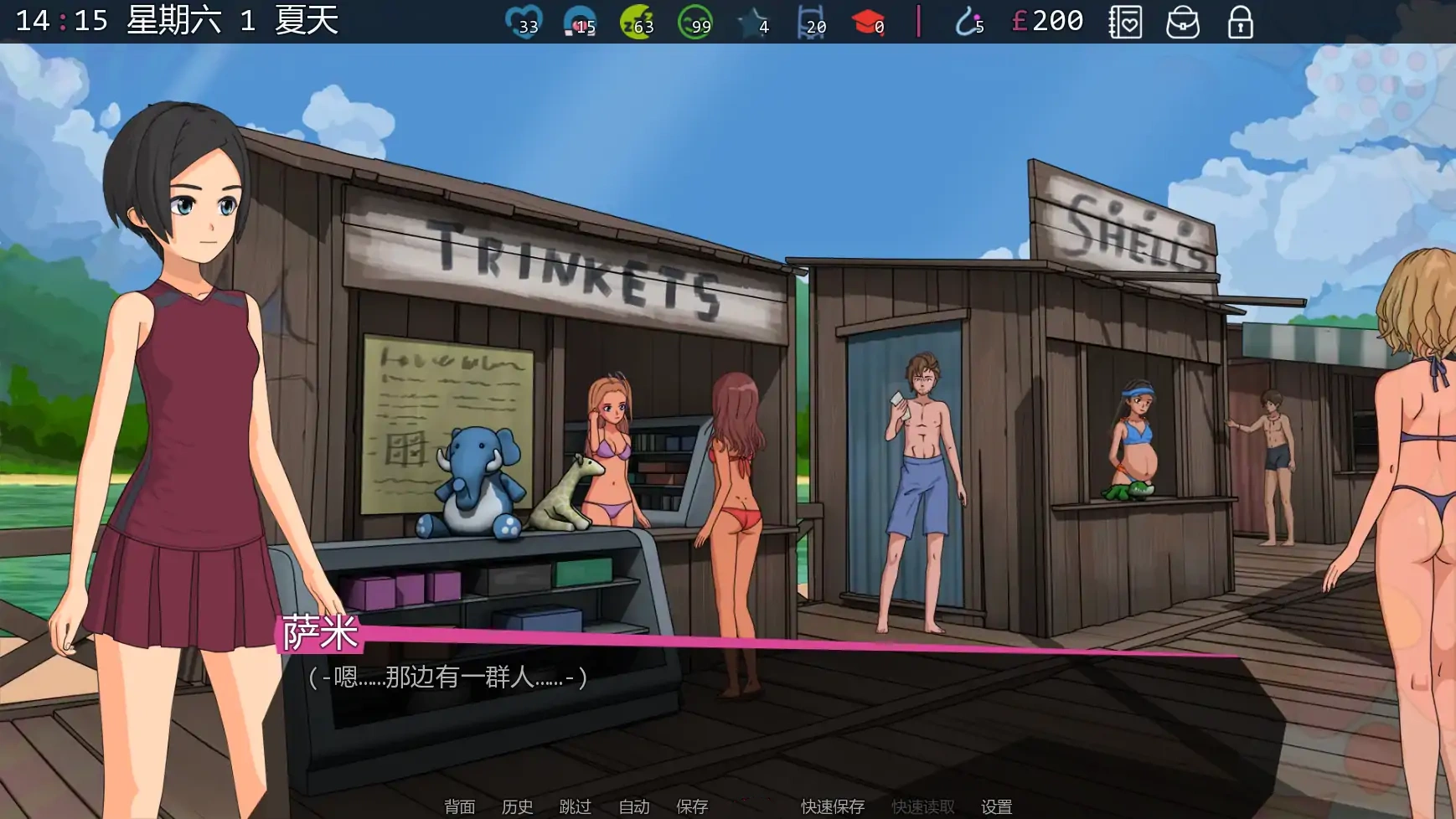The width and height of the screenshot is (1456, 819).
Task: Open the 历史 dialogue history
Action: tap(516, 806)
